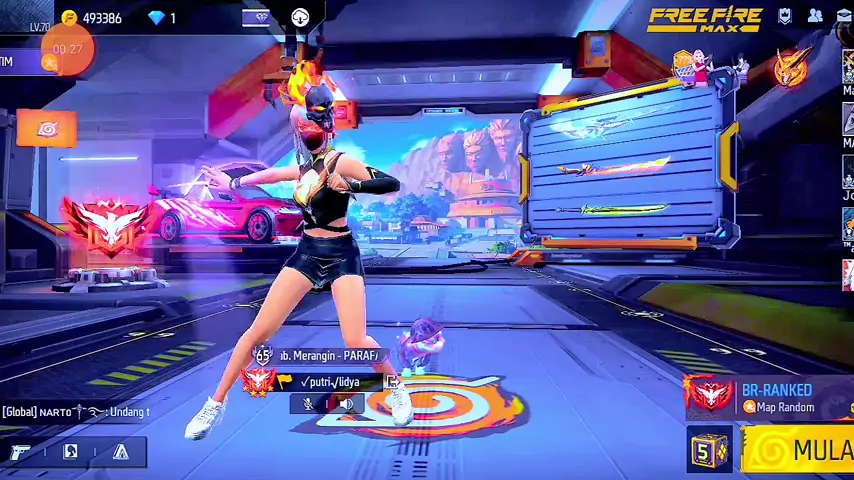
Task: Open the weapon pistol icon
Action: 20,452
